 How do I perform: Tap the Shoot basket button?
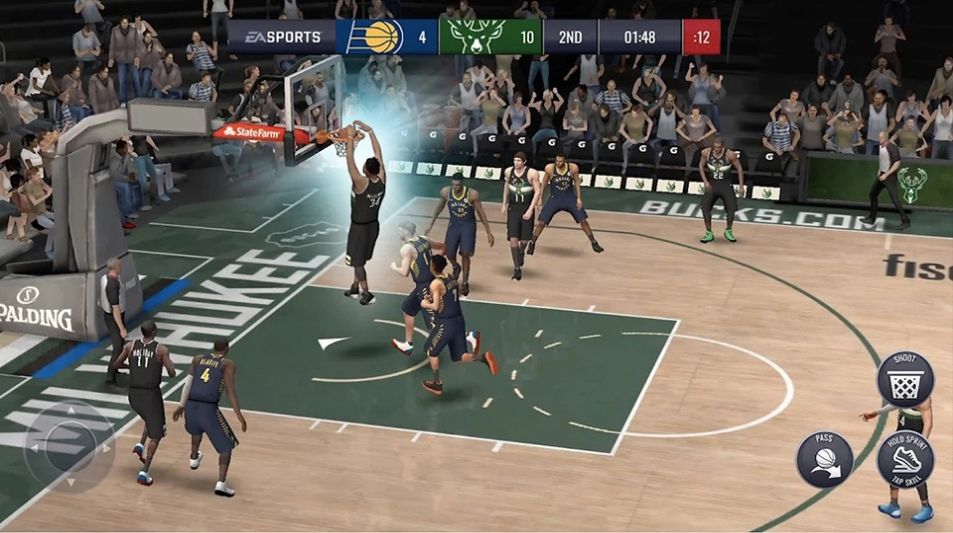tap(905, 380)
